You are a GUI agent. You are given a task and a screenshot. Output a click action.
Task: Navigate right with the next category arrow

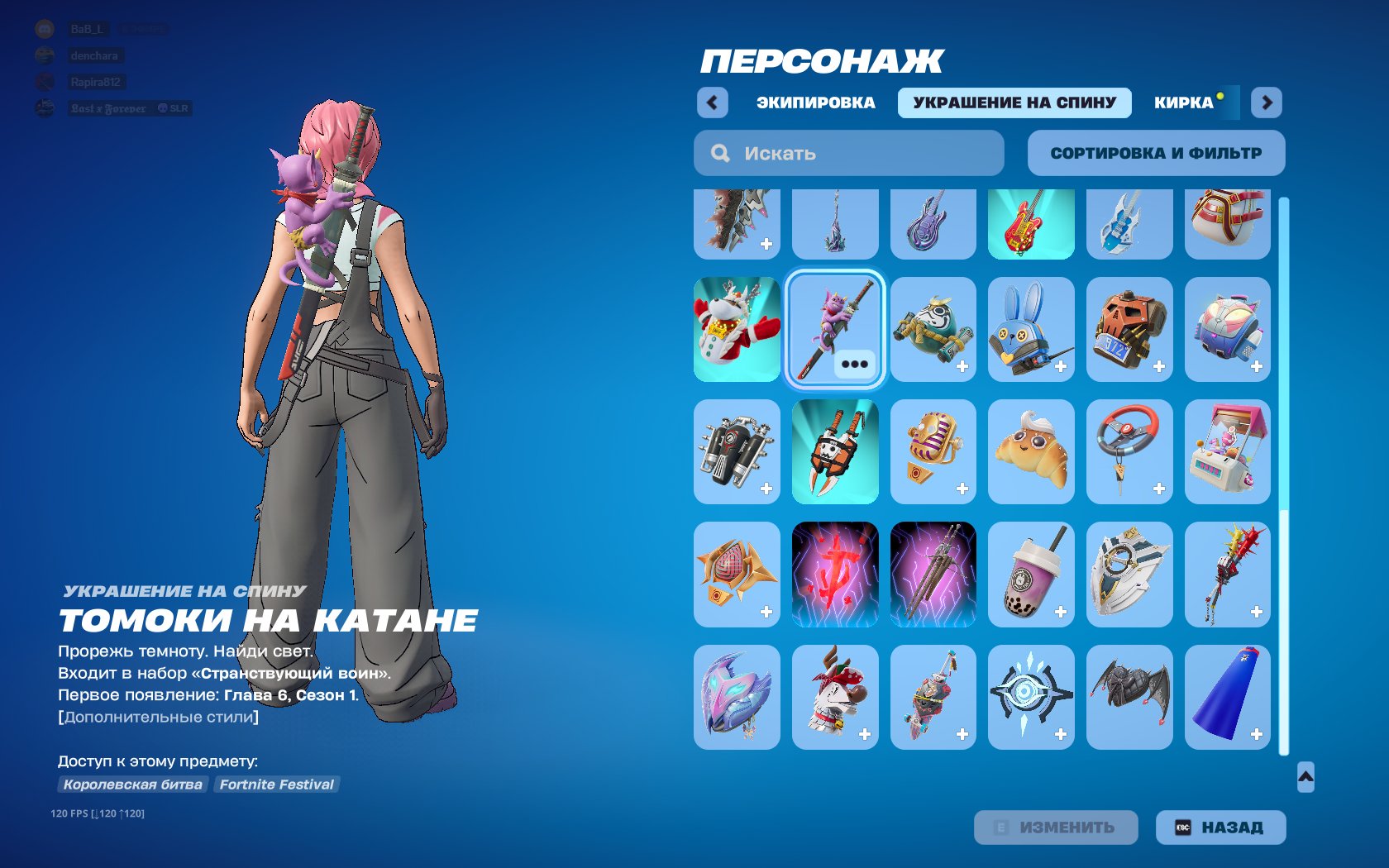1266,102
